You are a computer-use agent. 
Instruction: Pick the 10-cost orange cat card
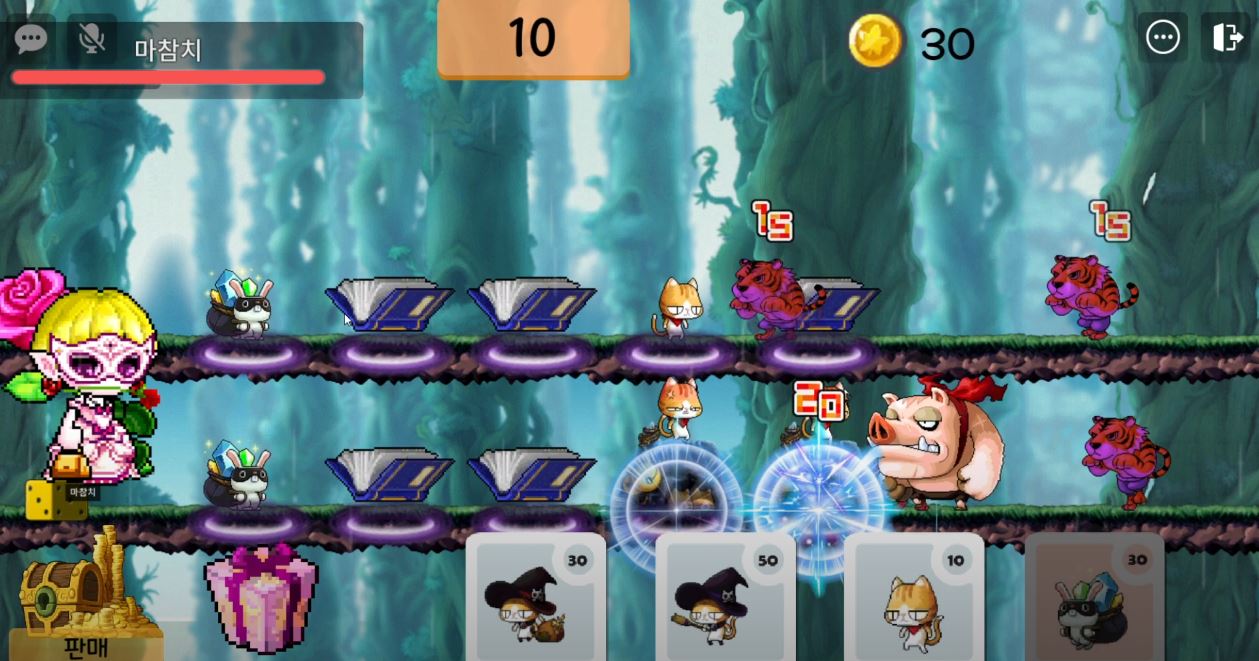[x=914, y=598]
